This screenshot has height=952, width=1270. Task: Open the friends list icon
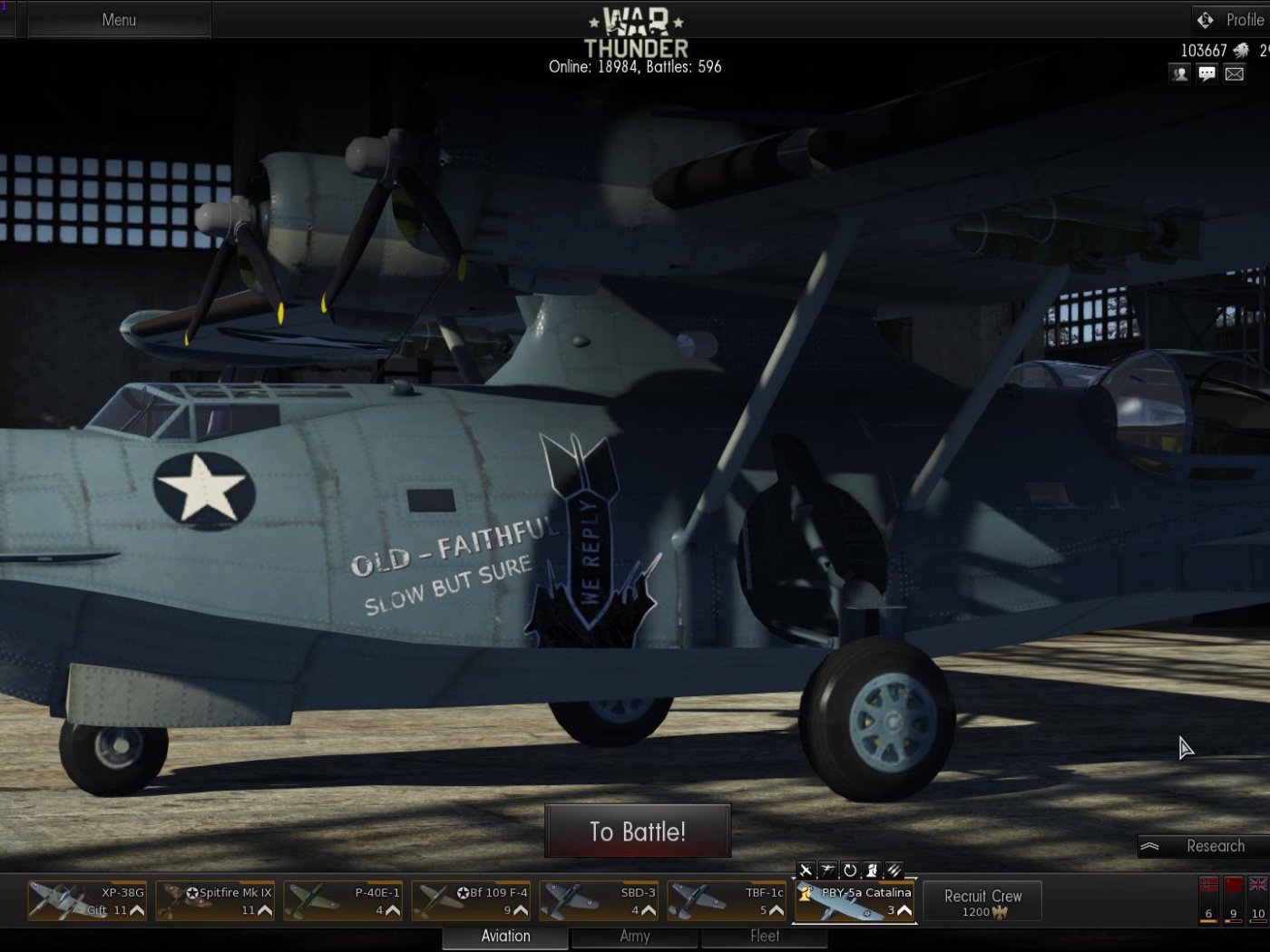[1179, 73]
